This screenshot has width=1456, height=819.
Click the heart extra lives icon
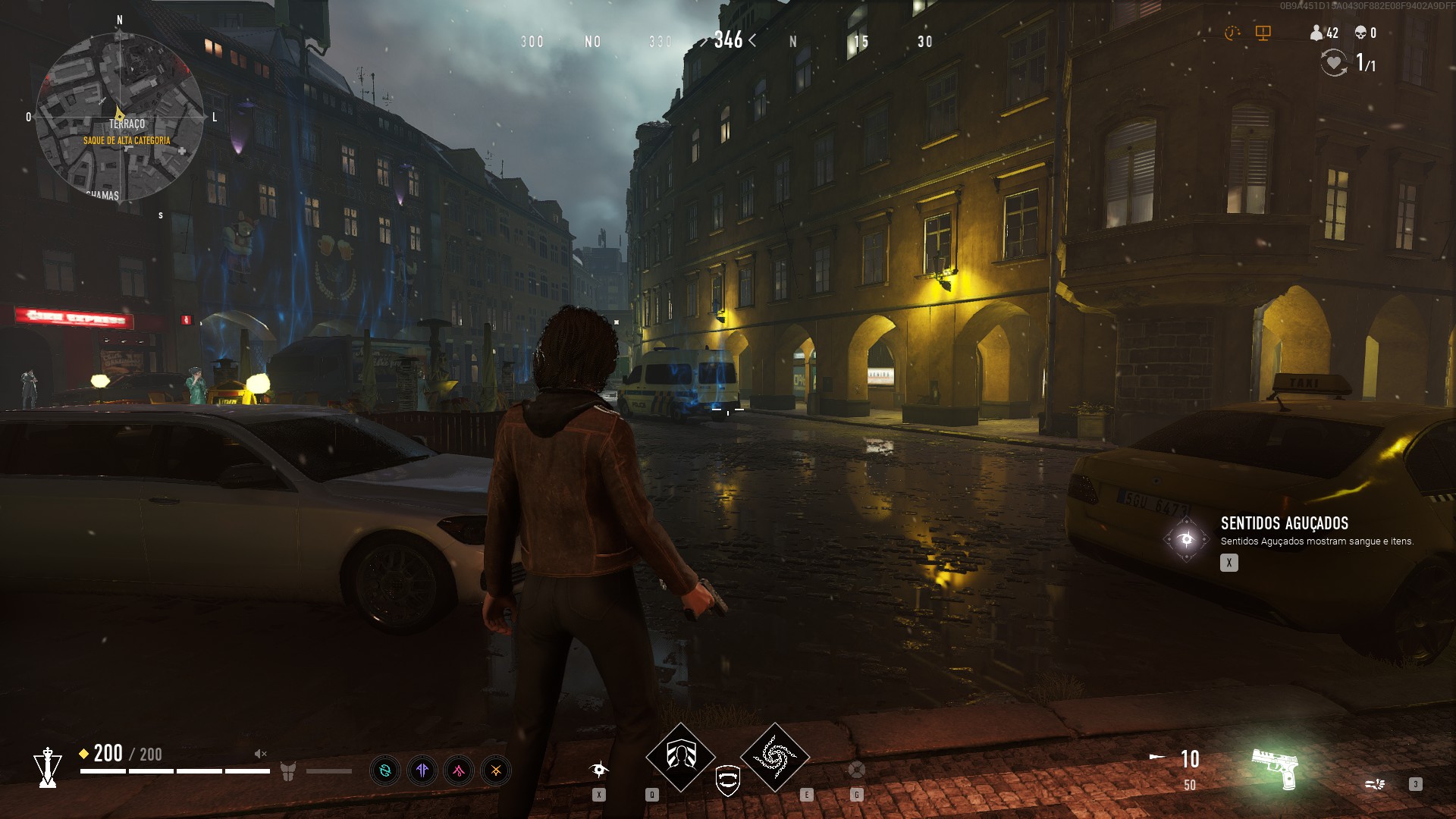[1334, 62]
